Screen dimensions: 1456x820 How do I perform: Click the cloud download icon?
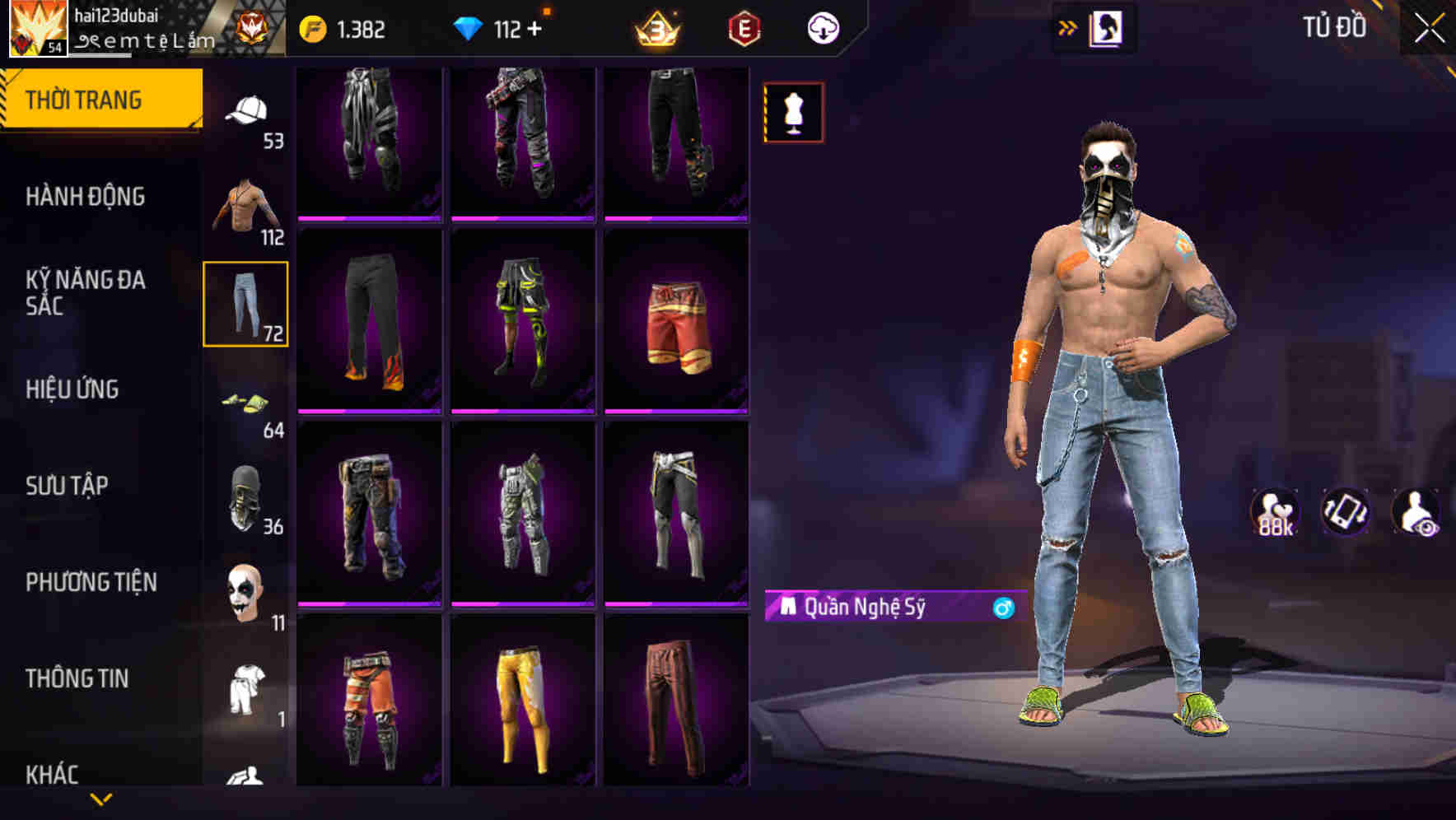tap(823, 27)
